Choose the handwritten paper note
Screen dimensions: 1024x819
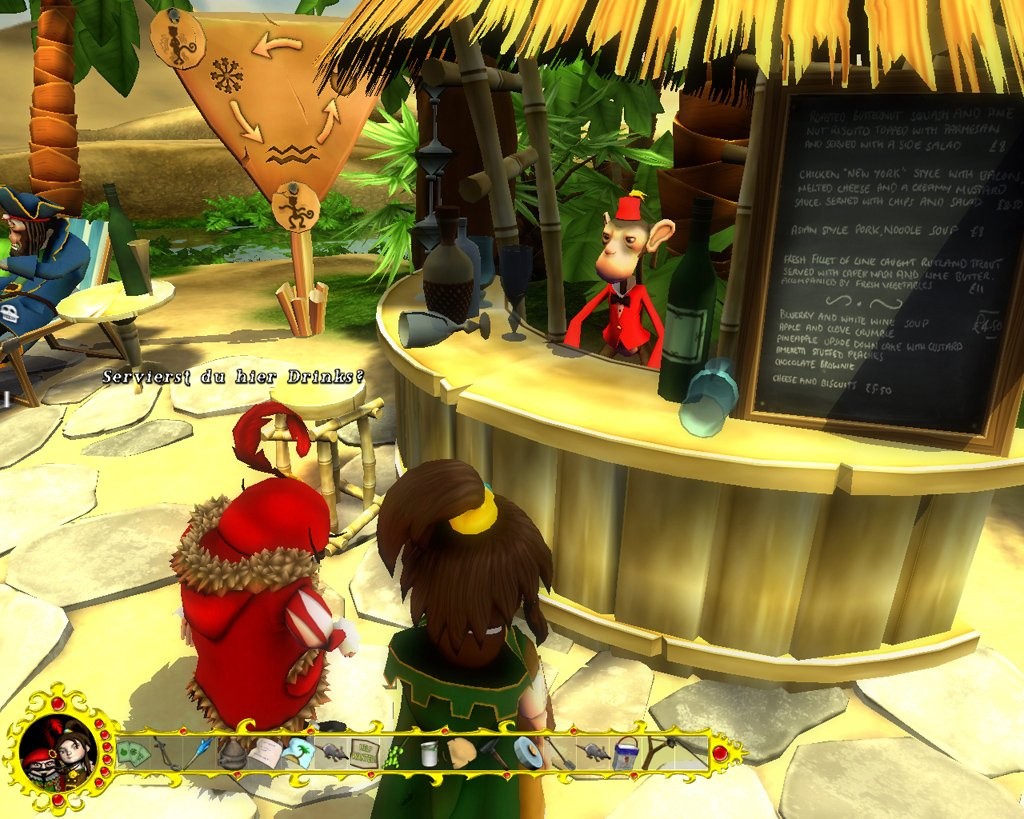264,753
